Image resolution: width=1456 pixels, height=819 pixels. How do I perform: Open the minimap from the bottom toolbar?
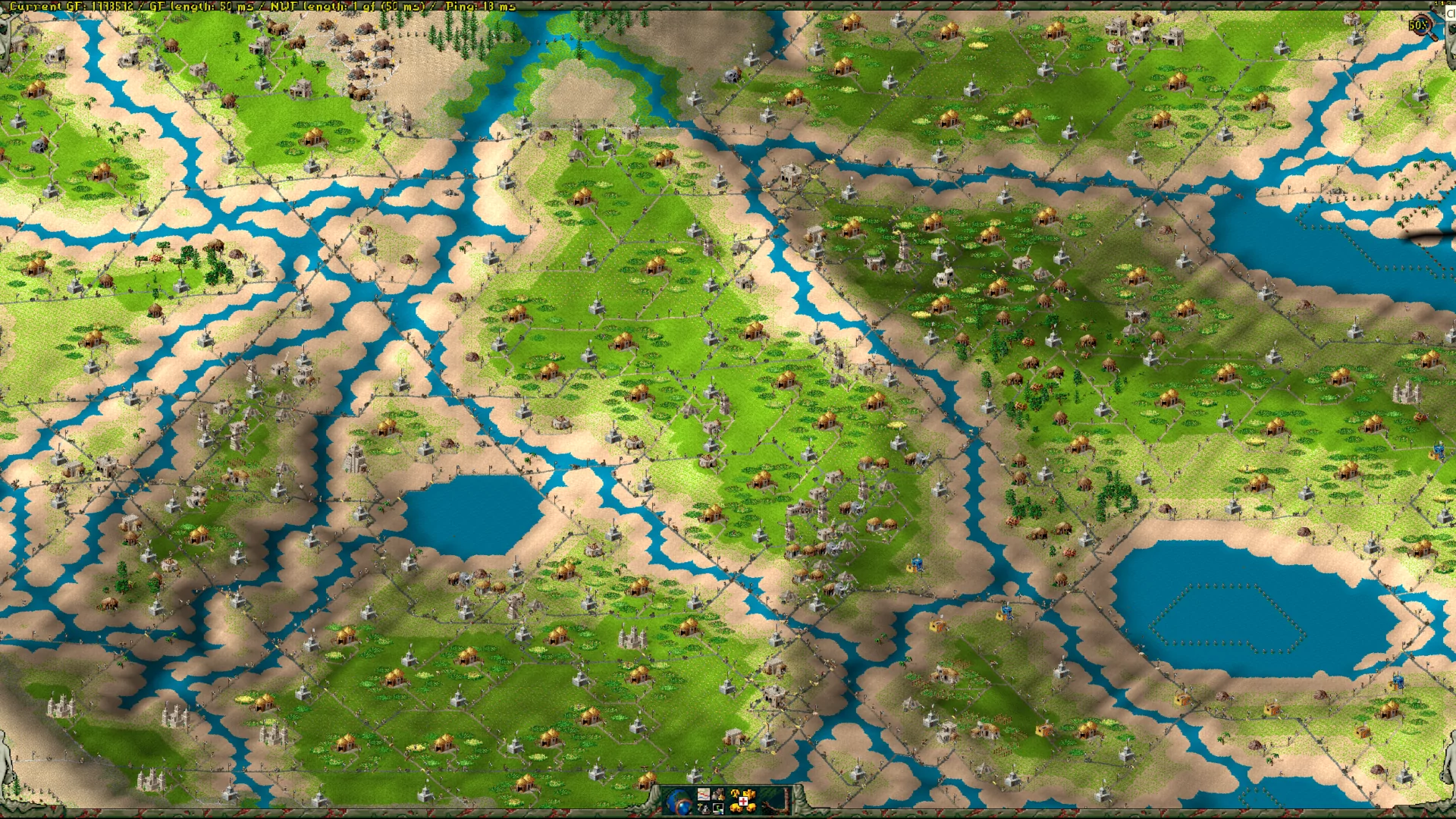click(x=704, y=794)
